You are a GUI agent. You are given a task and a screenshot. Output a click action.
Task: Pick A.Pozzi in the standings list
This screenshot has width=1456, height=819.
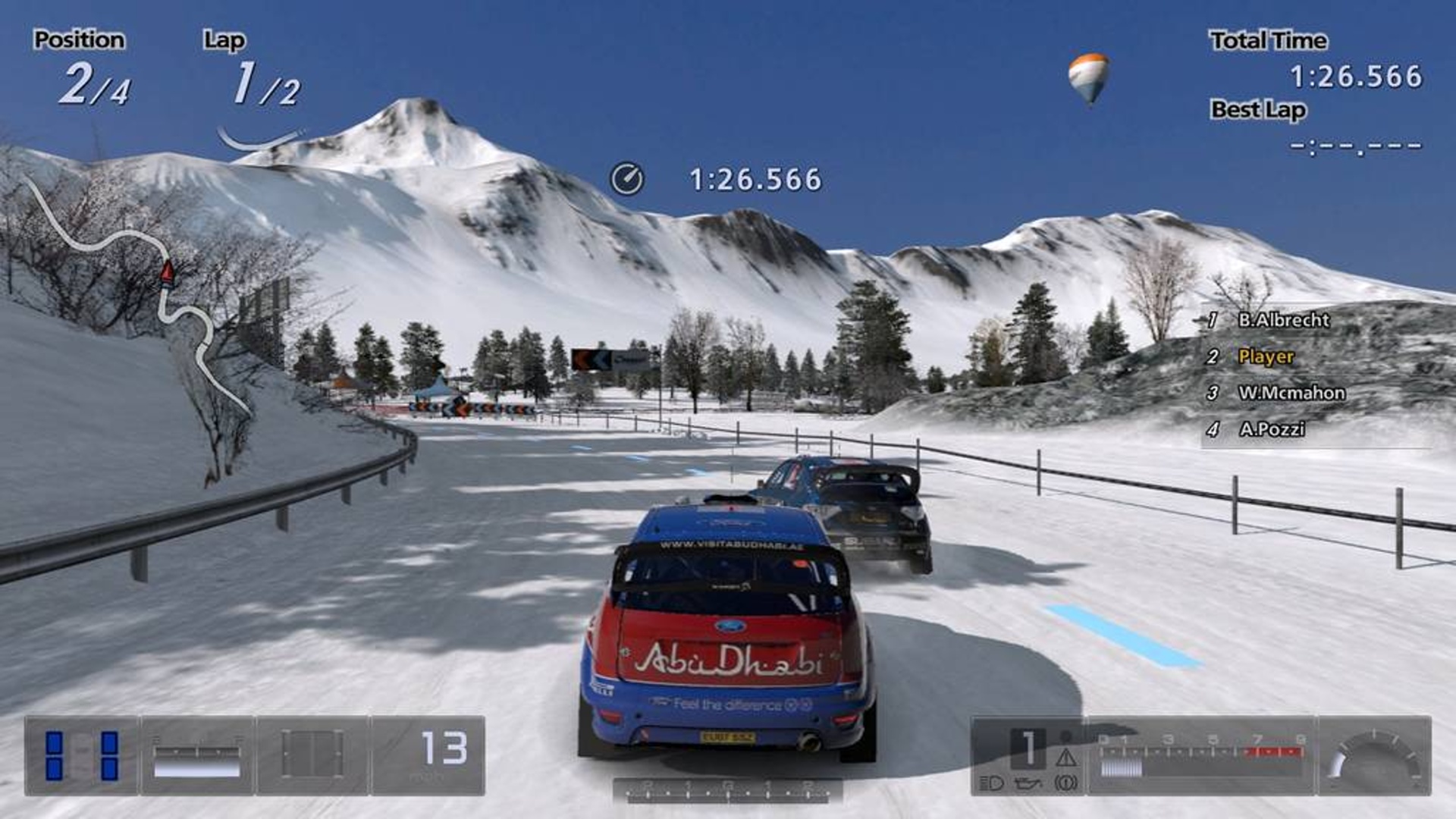pyautogui.click(x=1272, y=429)
